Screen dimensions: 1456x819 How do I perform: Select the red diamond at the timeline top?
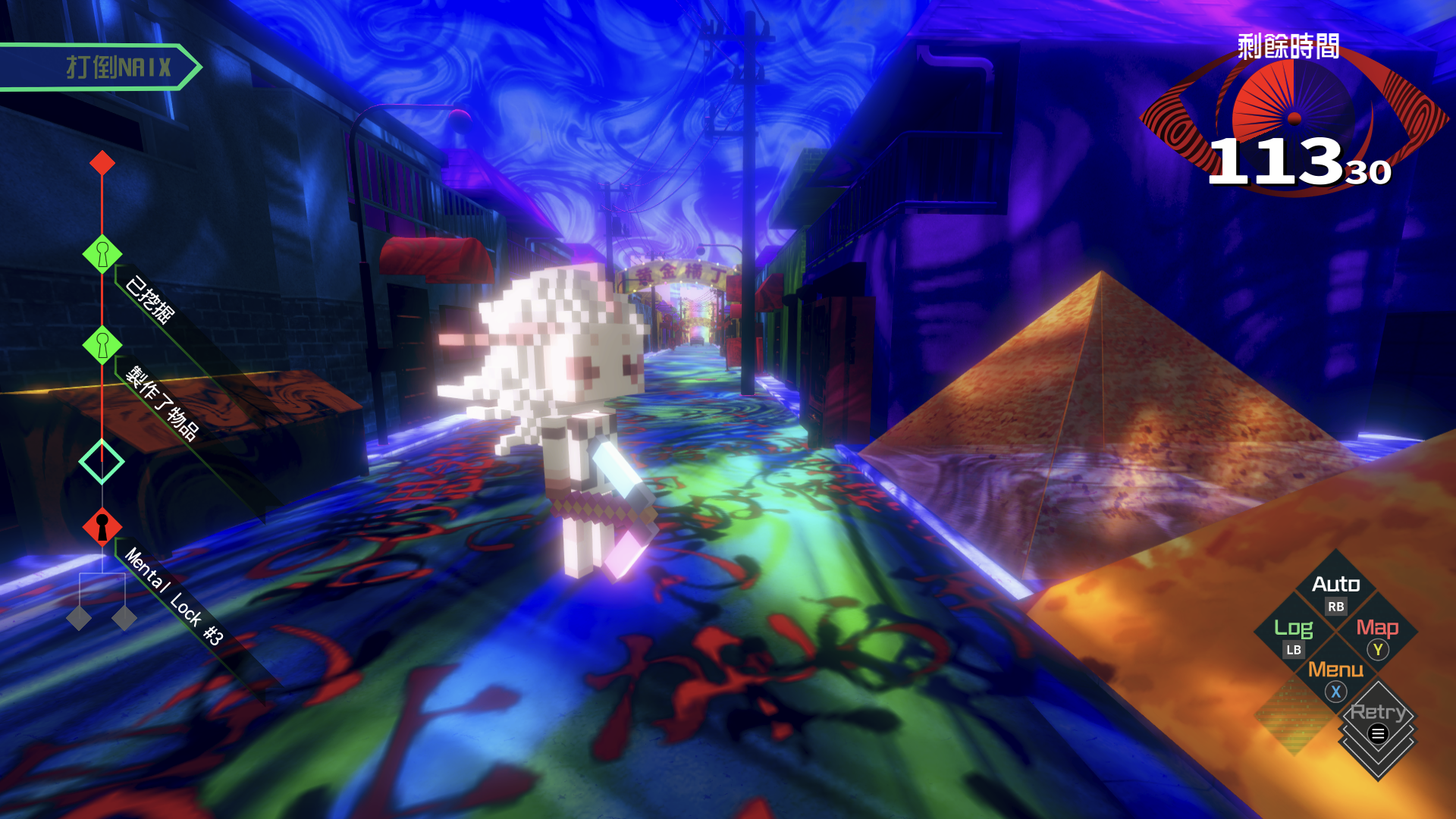[x=102, y=162]
